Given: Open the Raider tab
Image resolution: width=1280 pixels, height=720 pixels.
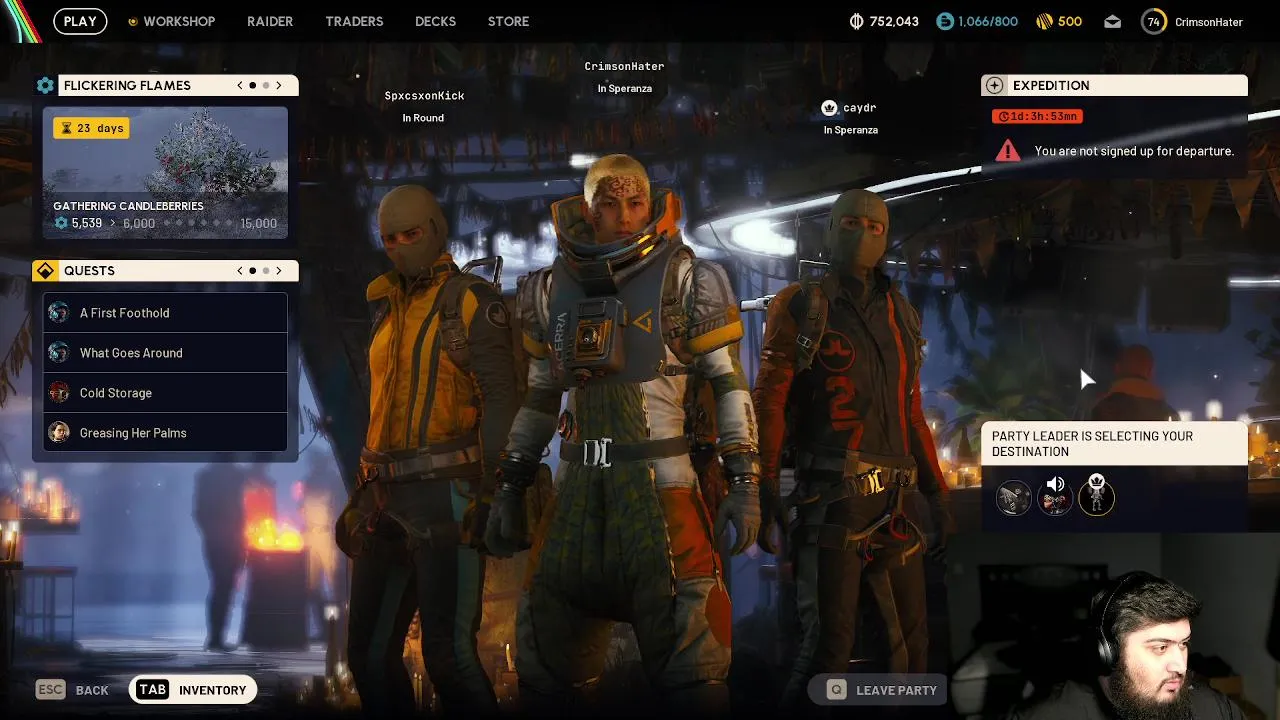Looking at the screenshot, I should [x=270, y=21].
